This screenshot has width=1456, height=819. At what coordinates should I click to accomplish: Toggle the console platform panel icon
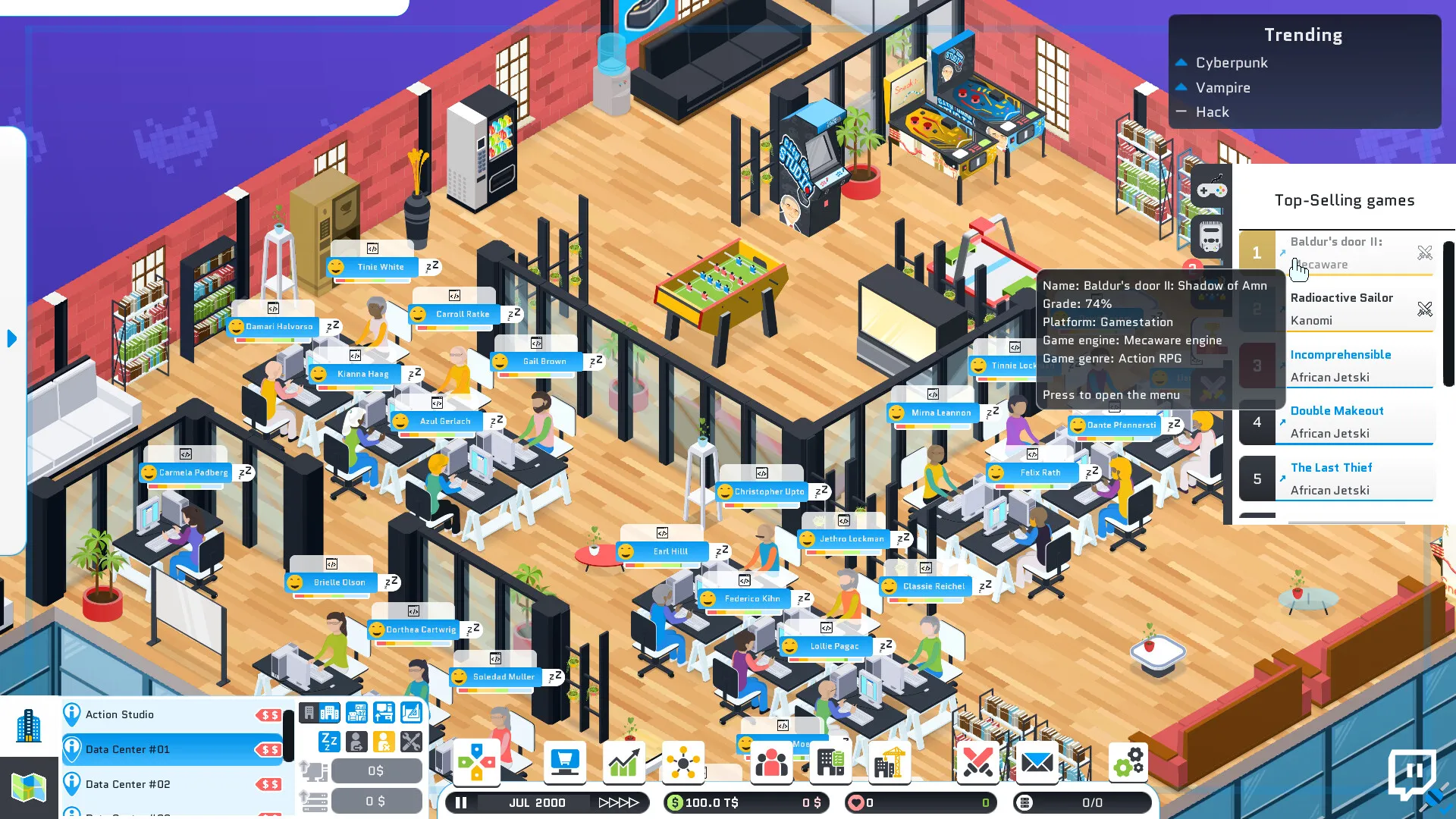(1211, 237)
